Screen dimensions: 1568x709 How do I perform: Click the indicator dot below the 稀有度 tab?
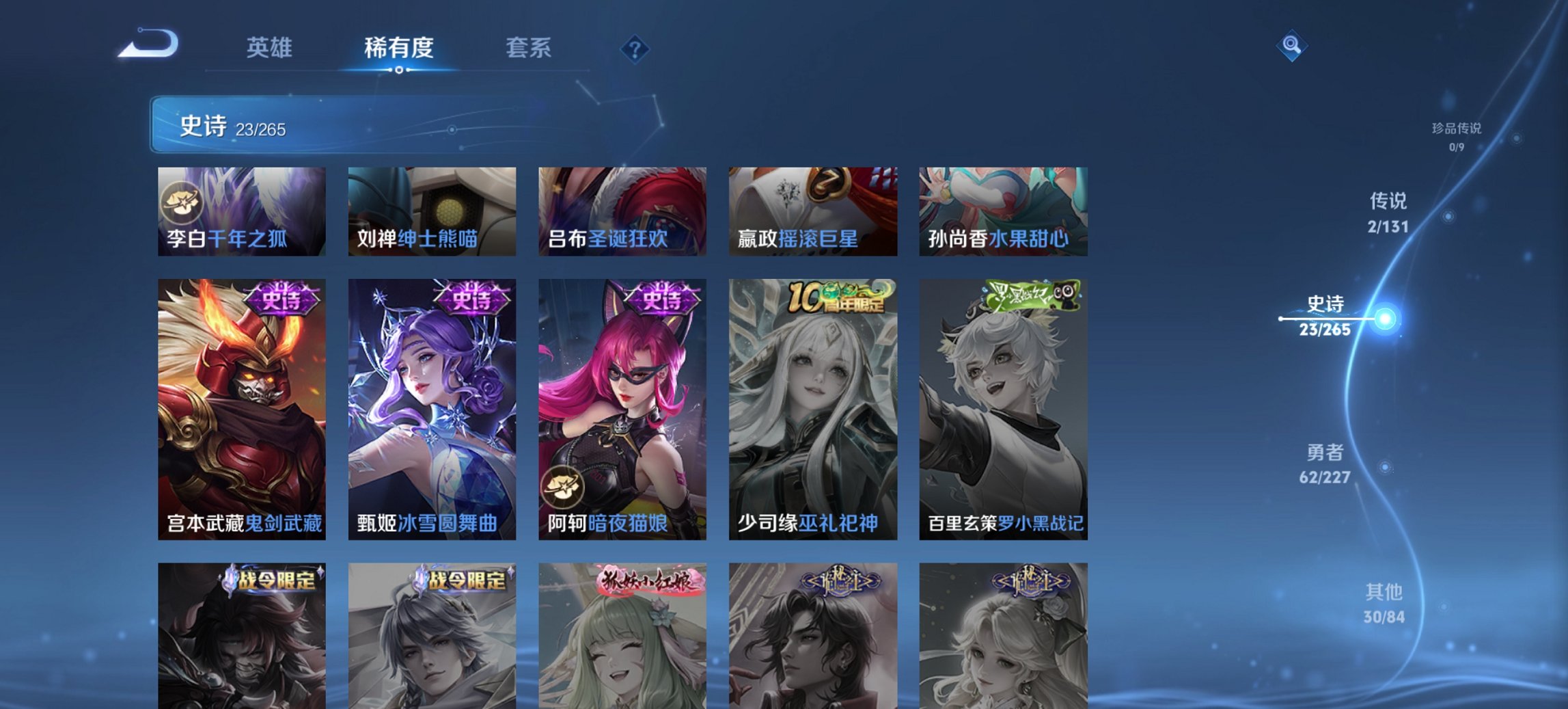click(x=399, y=70)
